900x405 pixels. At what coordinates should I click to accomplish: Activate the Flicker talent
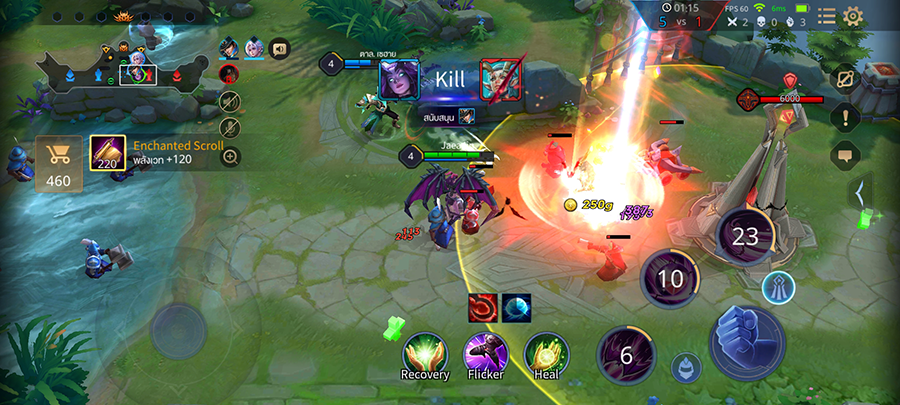click(x=485, y=353)
